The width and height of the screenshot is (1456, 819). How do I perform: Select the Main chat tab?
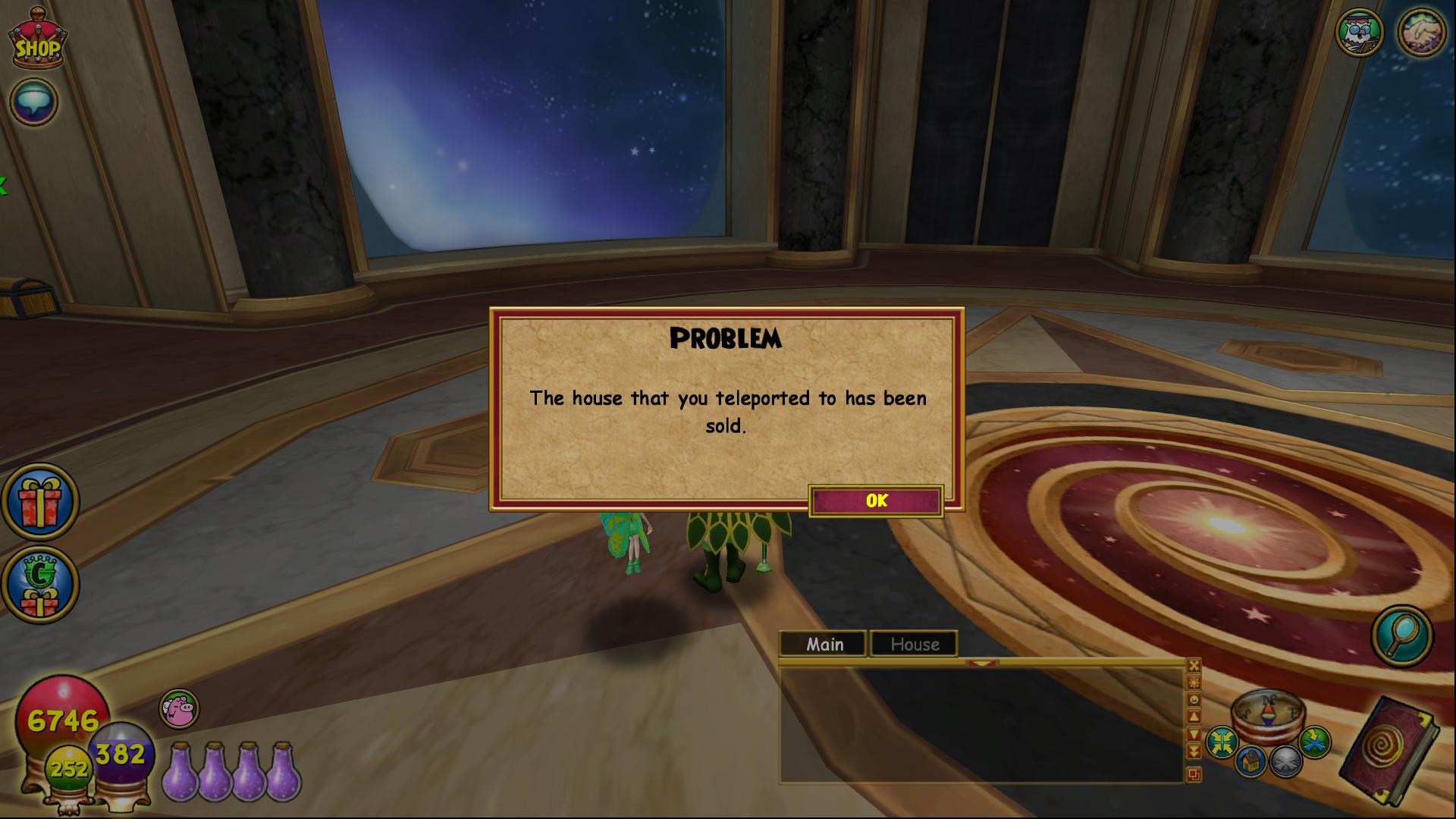[824, 644]
